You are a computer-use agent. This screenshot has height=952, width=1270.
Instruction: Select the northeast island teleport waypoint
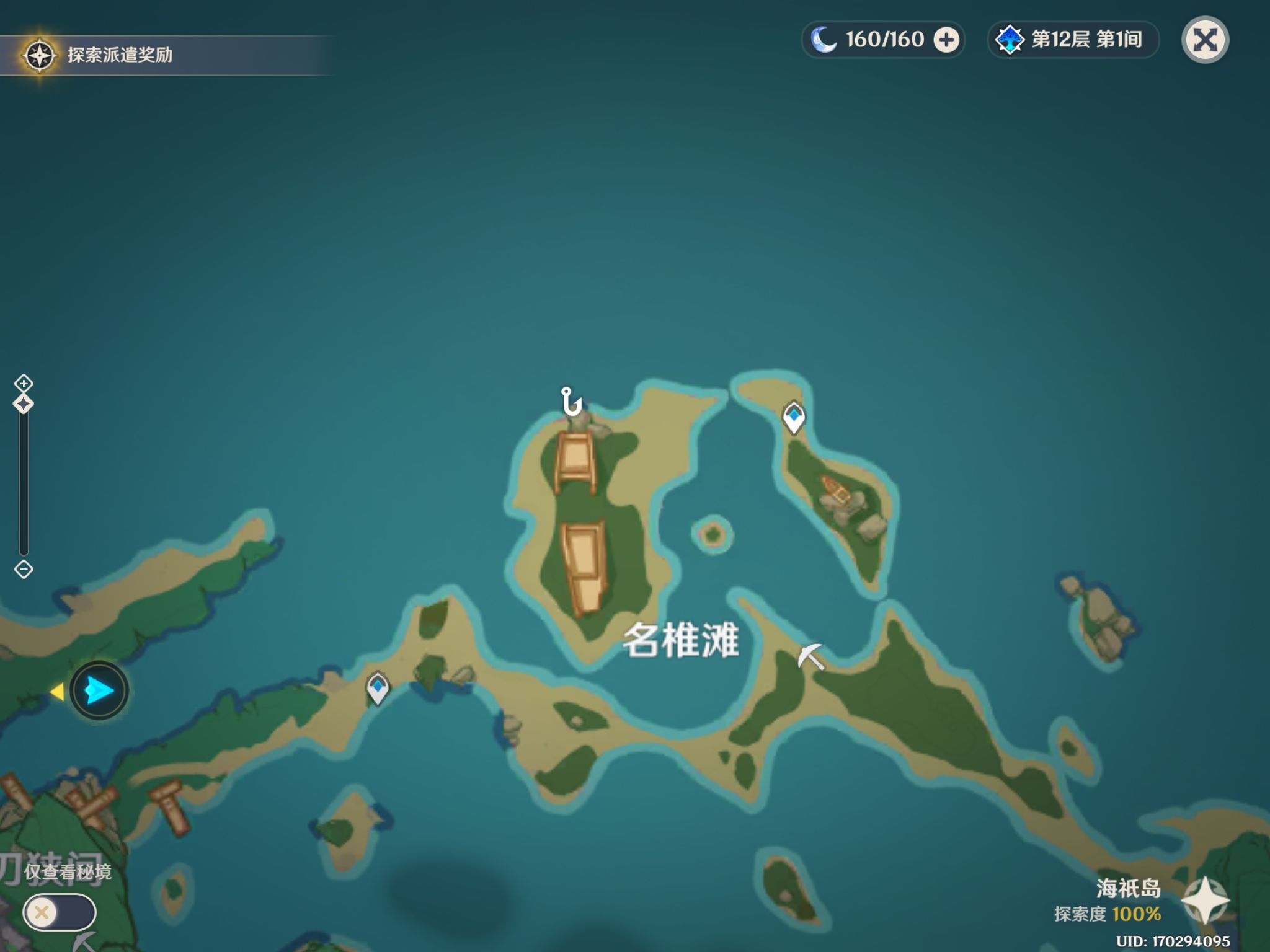(x=794, y=417)
